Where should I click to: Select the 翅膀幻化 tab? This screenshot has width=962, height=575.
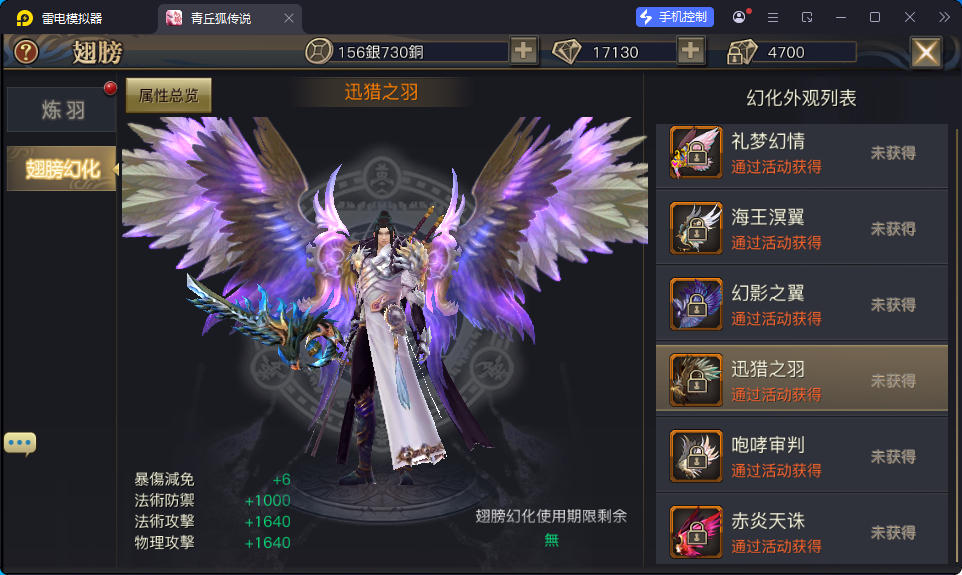pos(62,169)
